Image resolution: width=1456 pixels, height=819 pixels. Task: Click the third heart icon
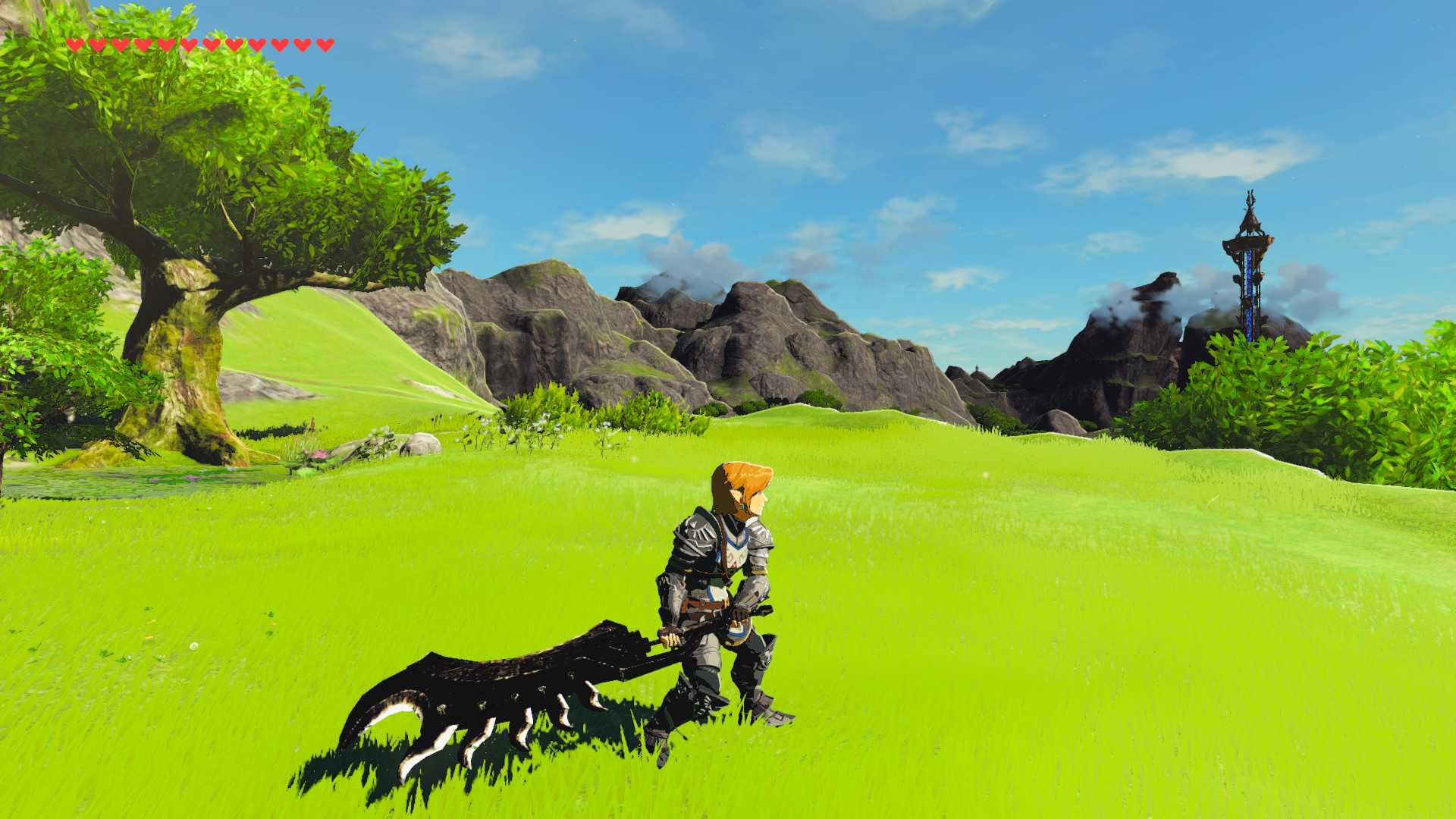(122, 44)
